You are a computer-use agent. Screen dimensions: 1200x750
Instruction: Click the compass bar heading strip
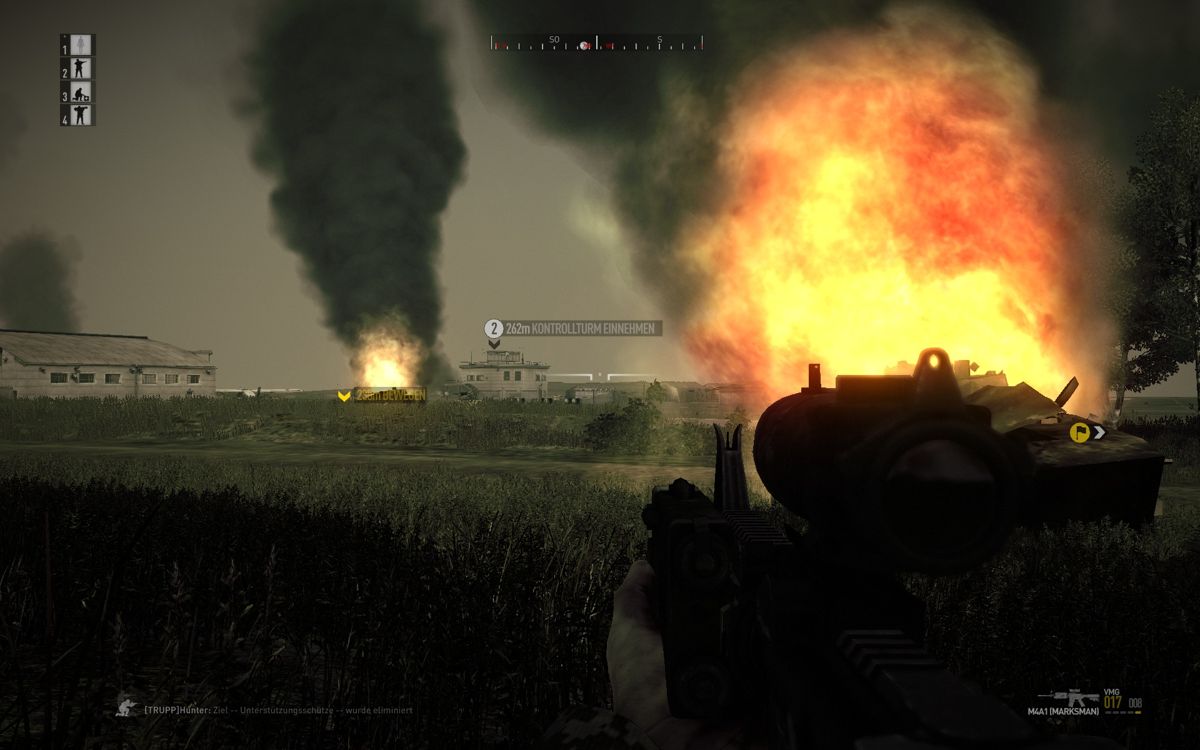(596, 42)
